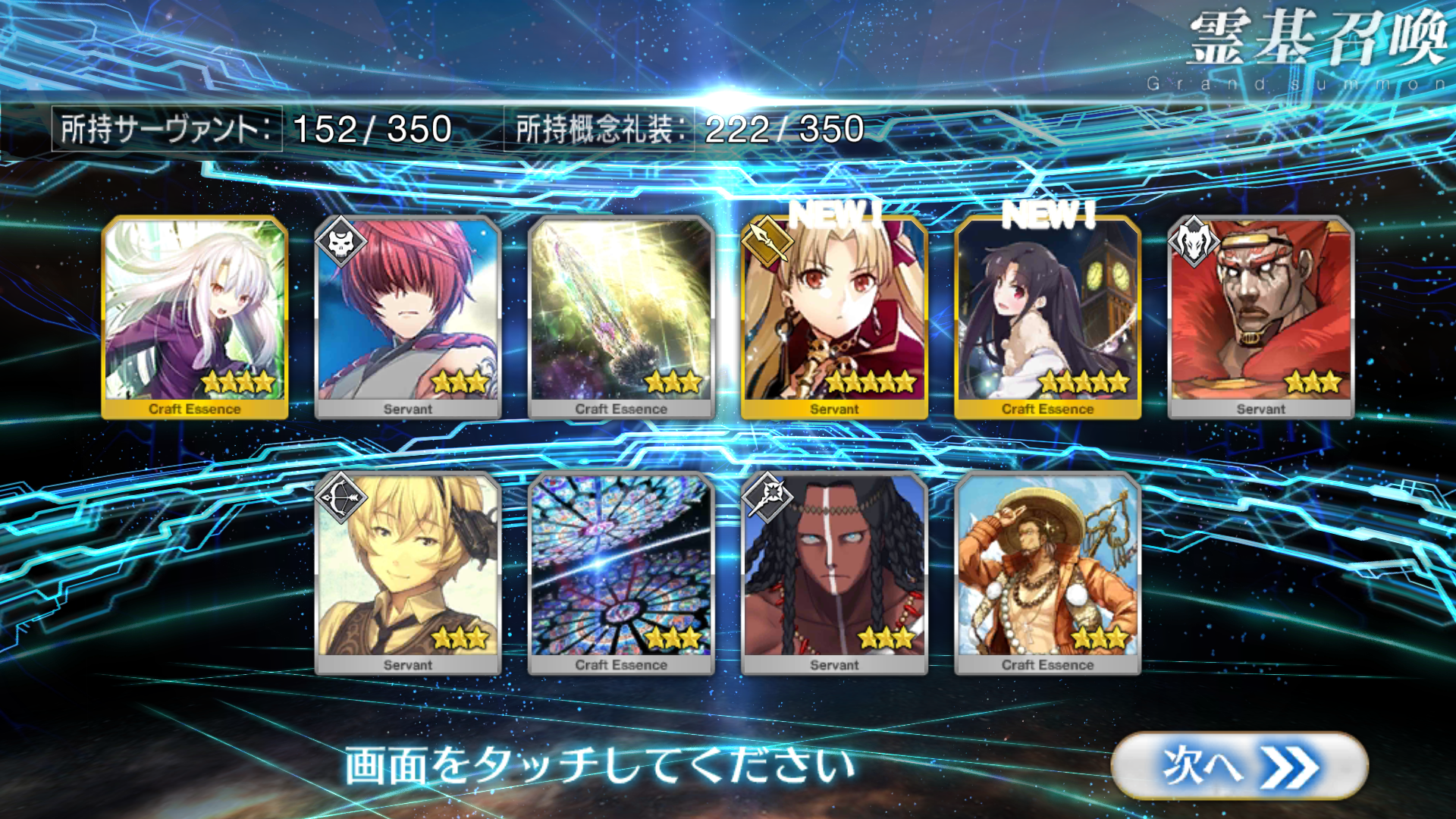Viewport: 1456px width, 819px height.
Task: Pick the red-maned Berserker Servant card
Action: (1260, 317)
